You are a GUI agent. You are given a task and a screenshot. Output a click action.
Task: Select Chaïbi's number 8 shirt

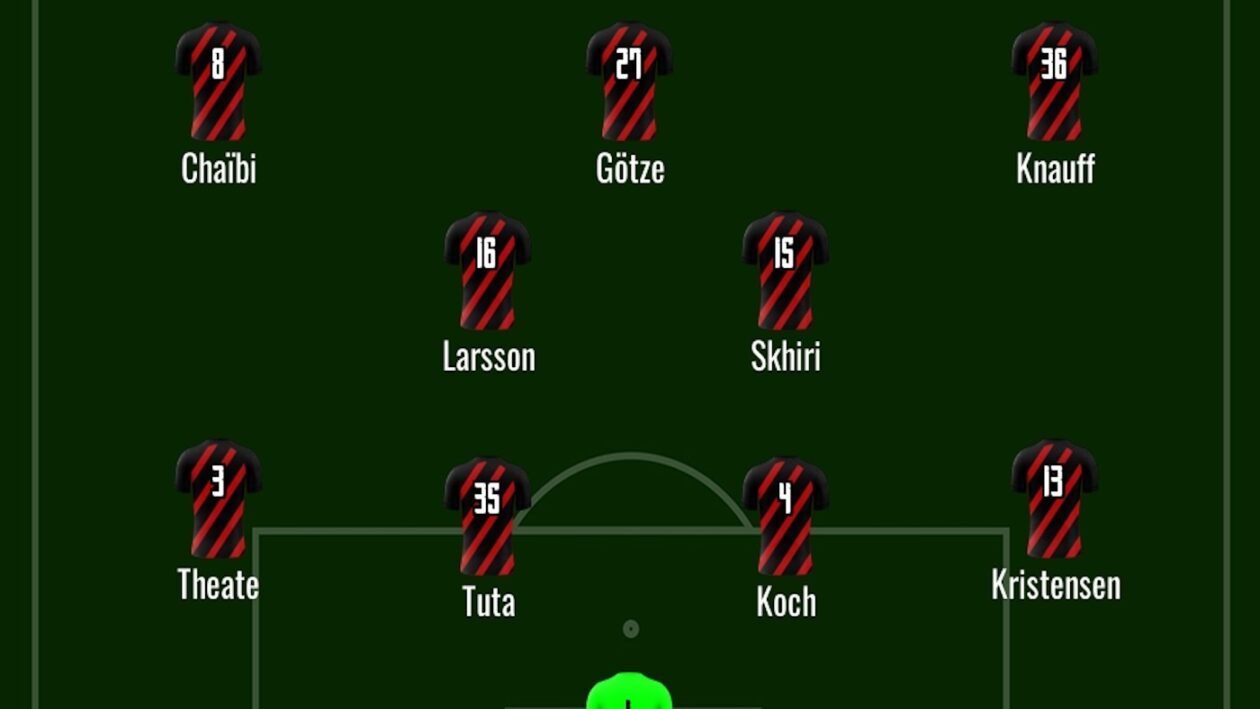(218, 81)
